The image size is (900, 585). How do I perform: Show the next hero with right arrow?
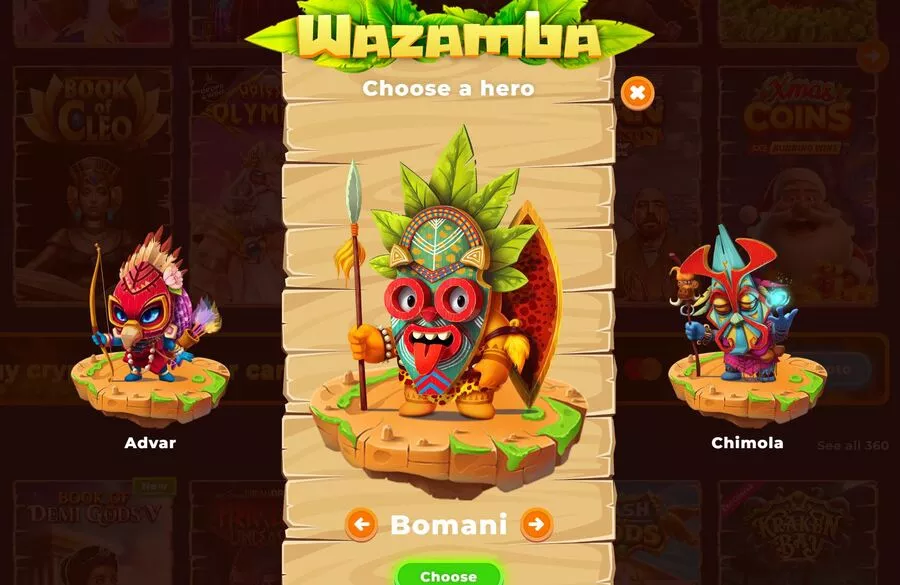click(x=537, y=523)
